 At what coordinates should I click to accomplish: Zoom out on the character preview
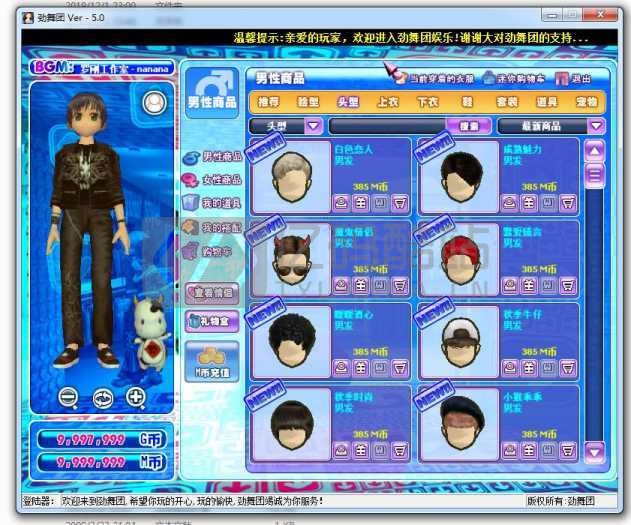[x=68, y=397]
